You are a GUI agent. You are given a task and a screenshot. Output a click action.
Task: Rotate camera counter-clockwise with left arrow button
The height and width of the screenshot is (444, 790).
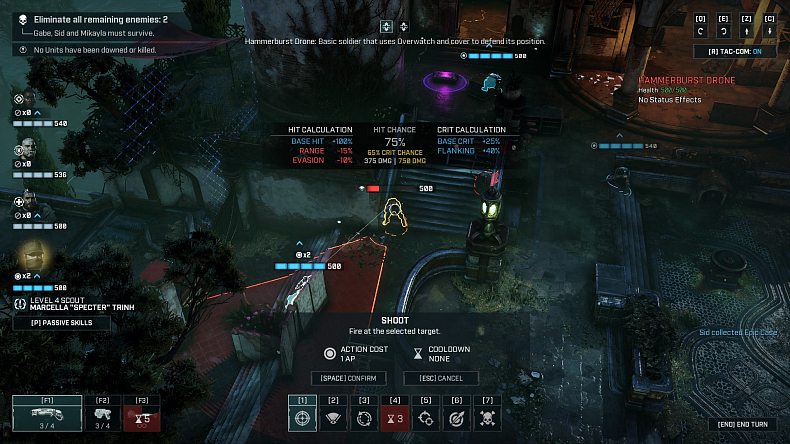point(701,31)
